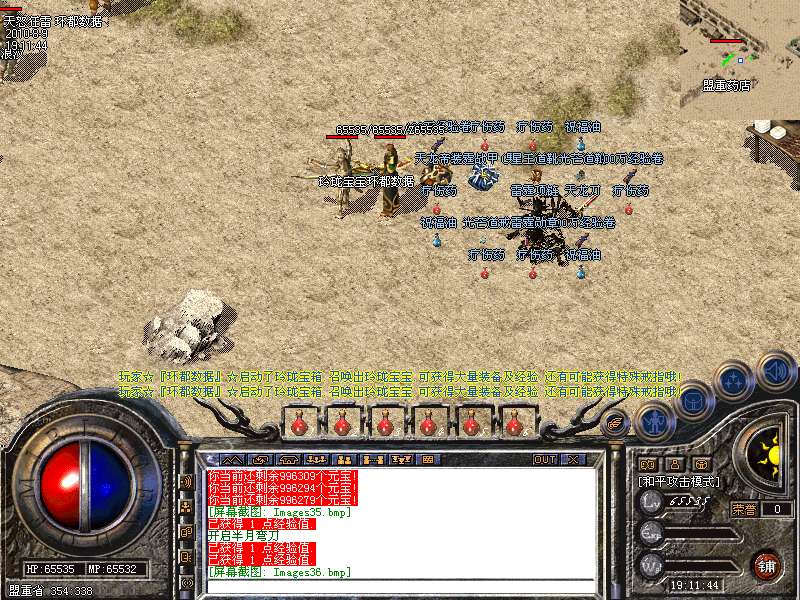
Task: Click the keyboard icon on chat toolbar
Action: [426, 459]
